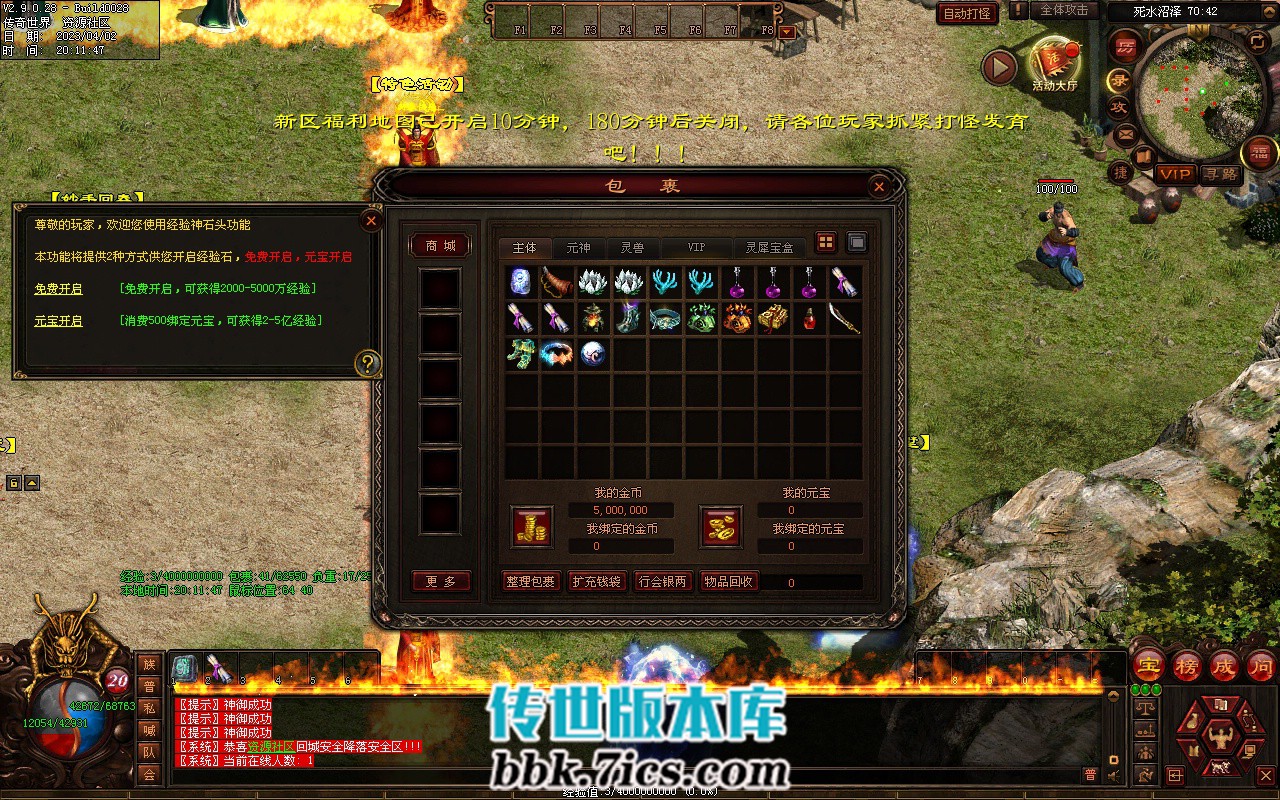
Task: Click 整理包裹 to sort the bag
Action: (x=530, y=581)
